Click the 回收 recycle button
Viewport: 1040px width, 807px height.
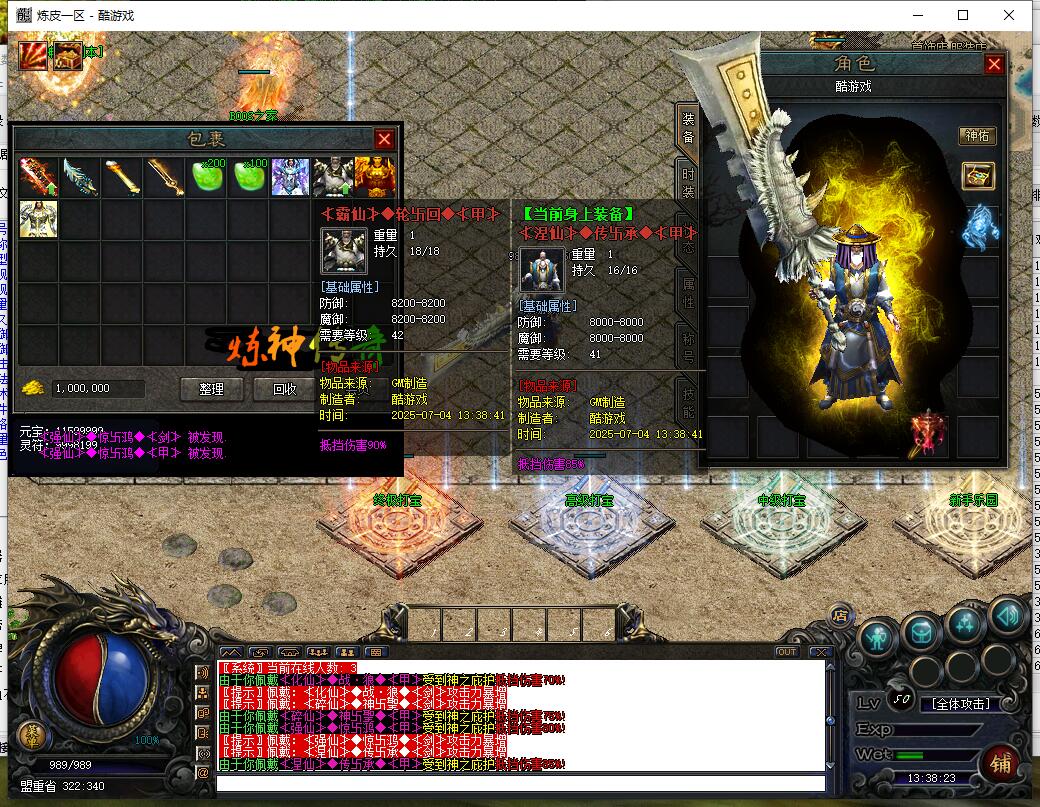pyautogui.click(x=285, y=389)
